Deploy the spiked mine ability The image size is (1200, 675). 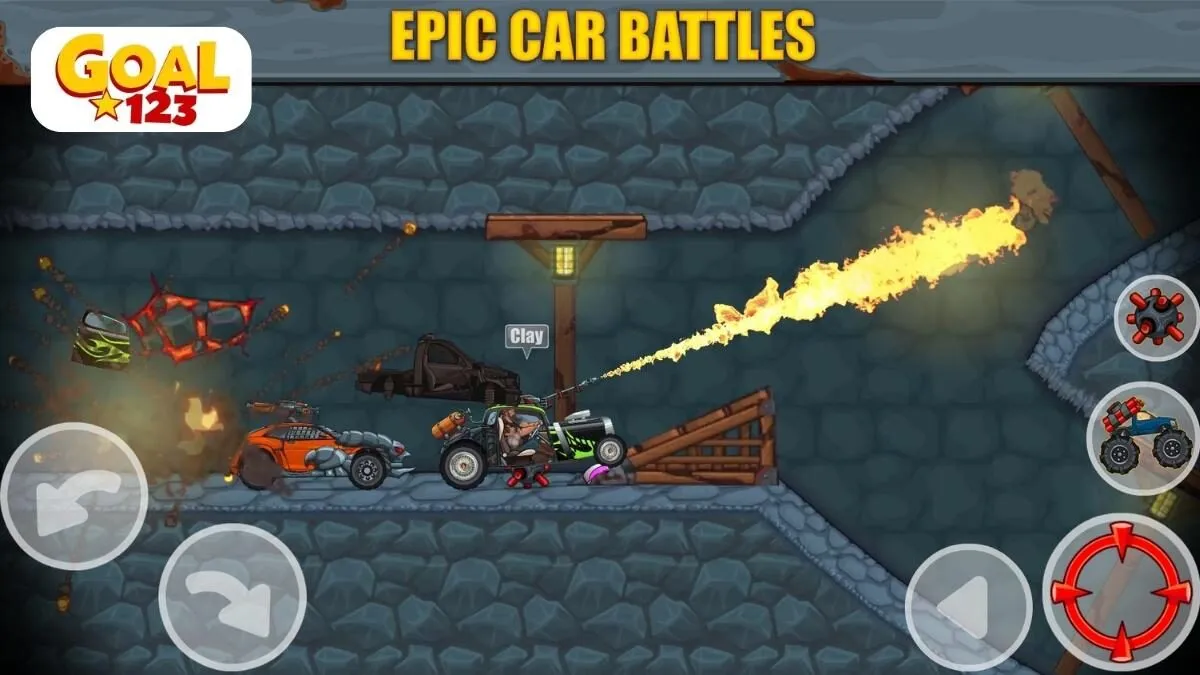tap(1155, 318)
